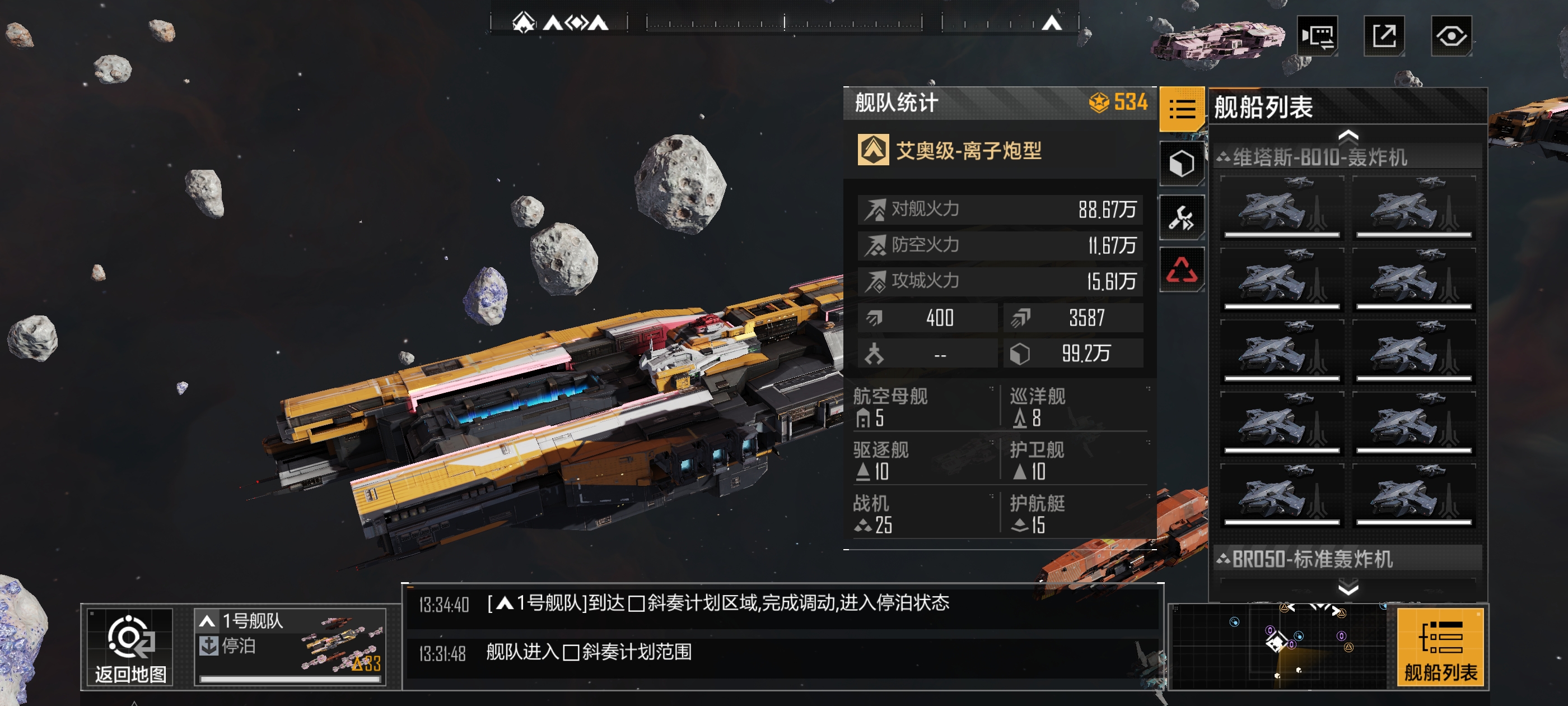
Task: Click the share/external link icon at top right
Action: (1384, 36)
